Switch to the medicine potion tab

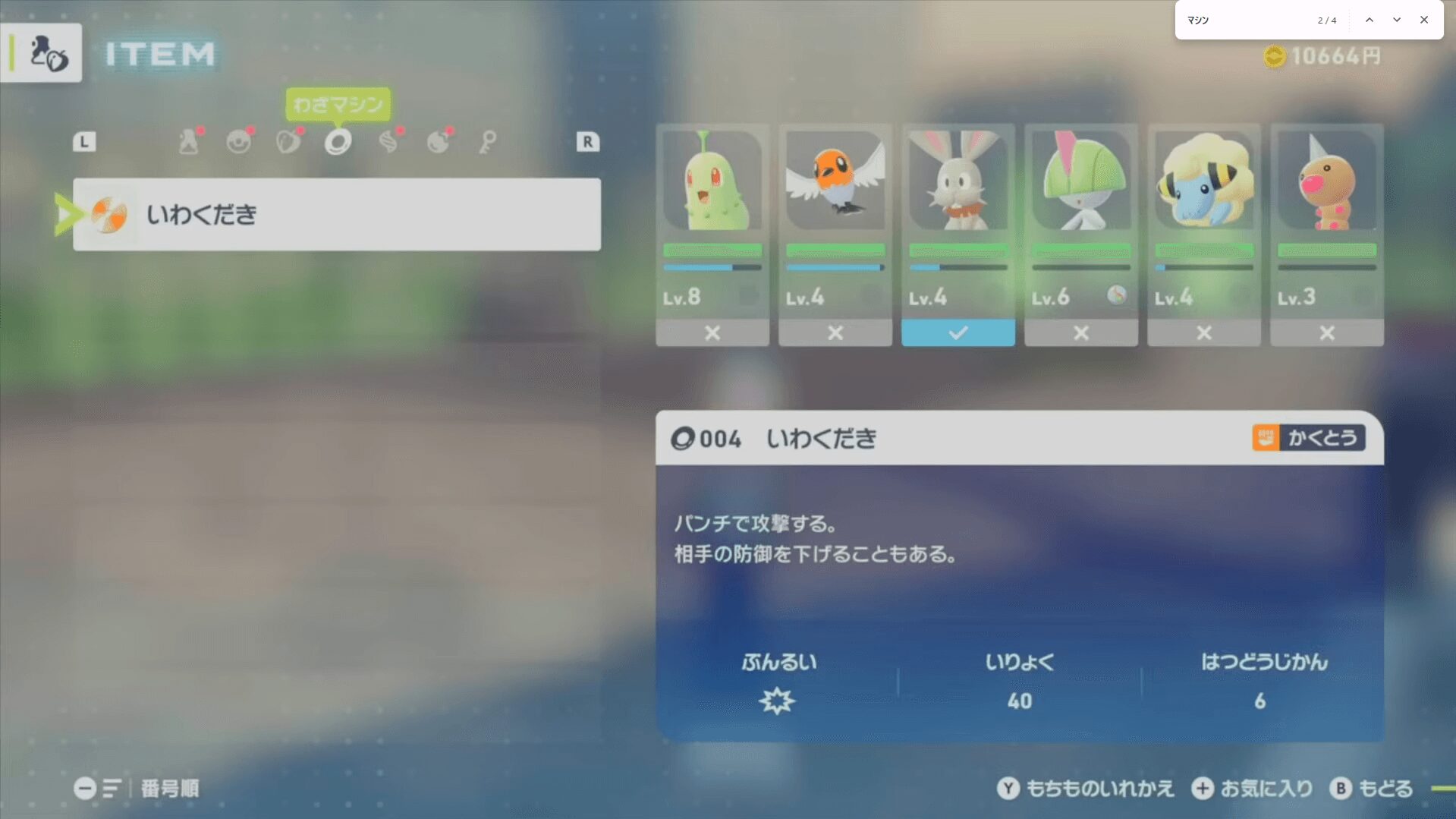189,142
